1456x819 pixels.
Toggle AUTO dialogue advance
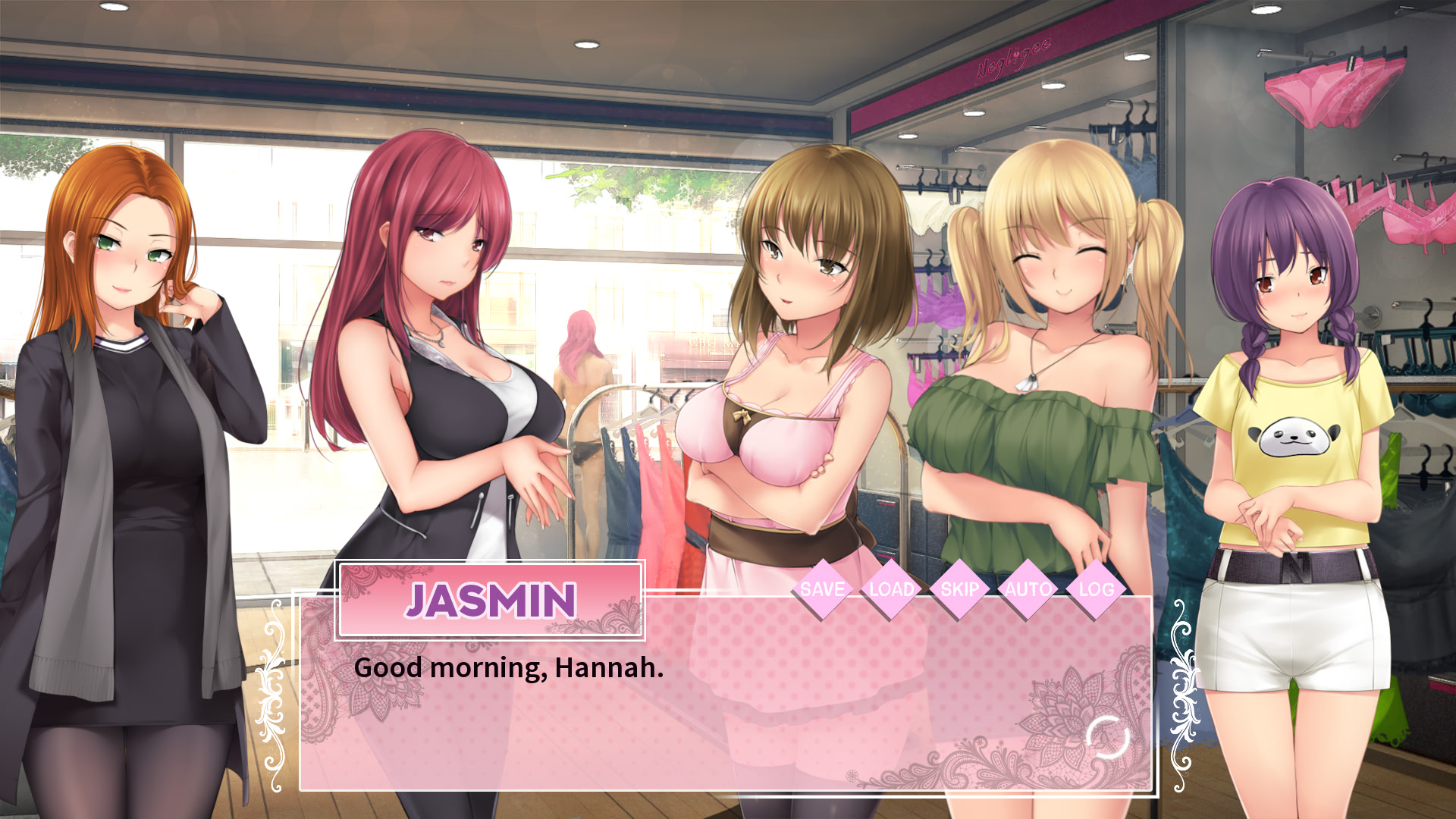pyautogui.click(x=1028, y=589)
